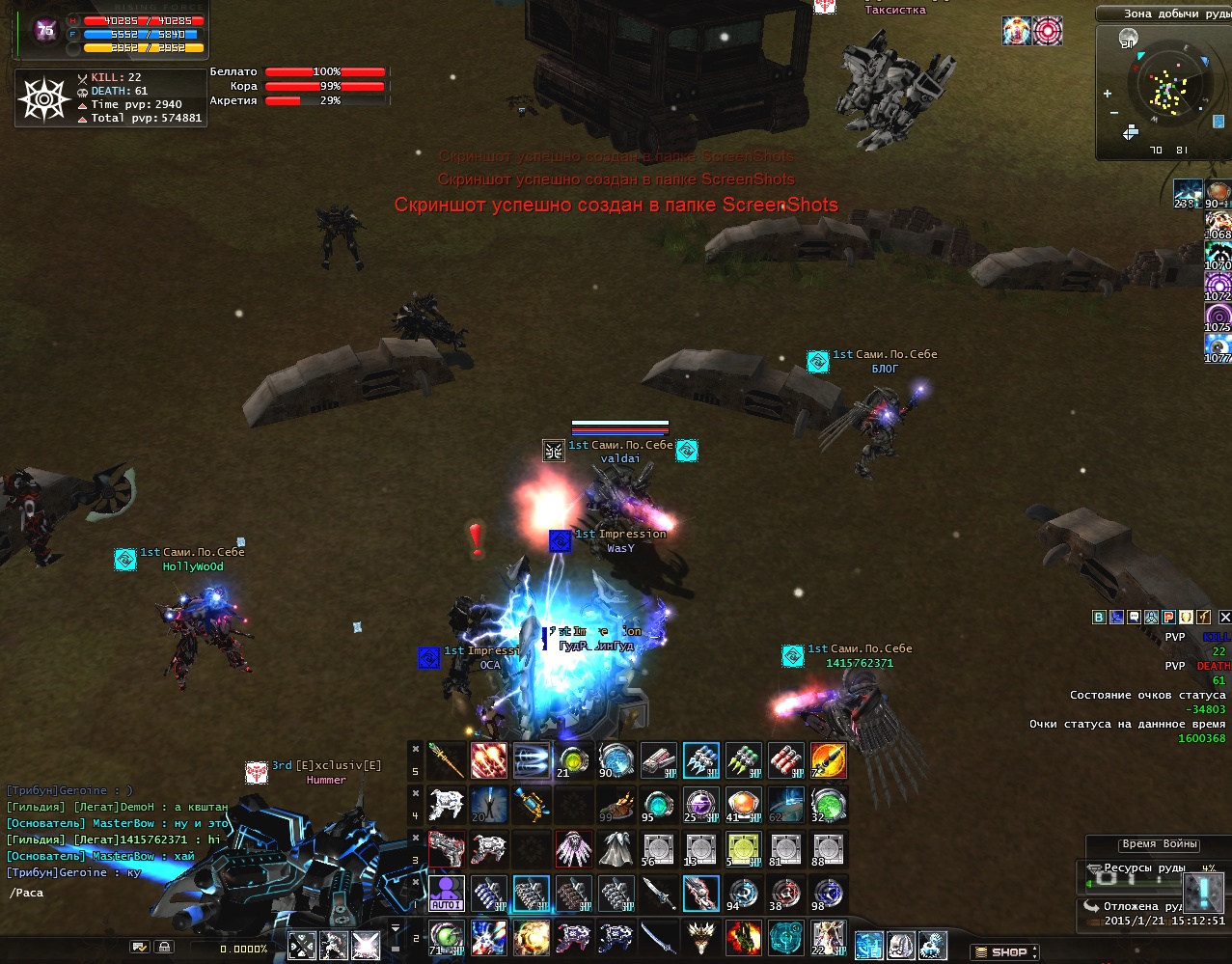
Task: Activate the horned demon mask skill
Action: [700, 936]
